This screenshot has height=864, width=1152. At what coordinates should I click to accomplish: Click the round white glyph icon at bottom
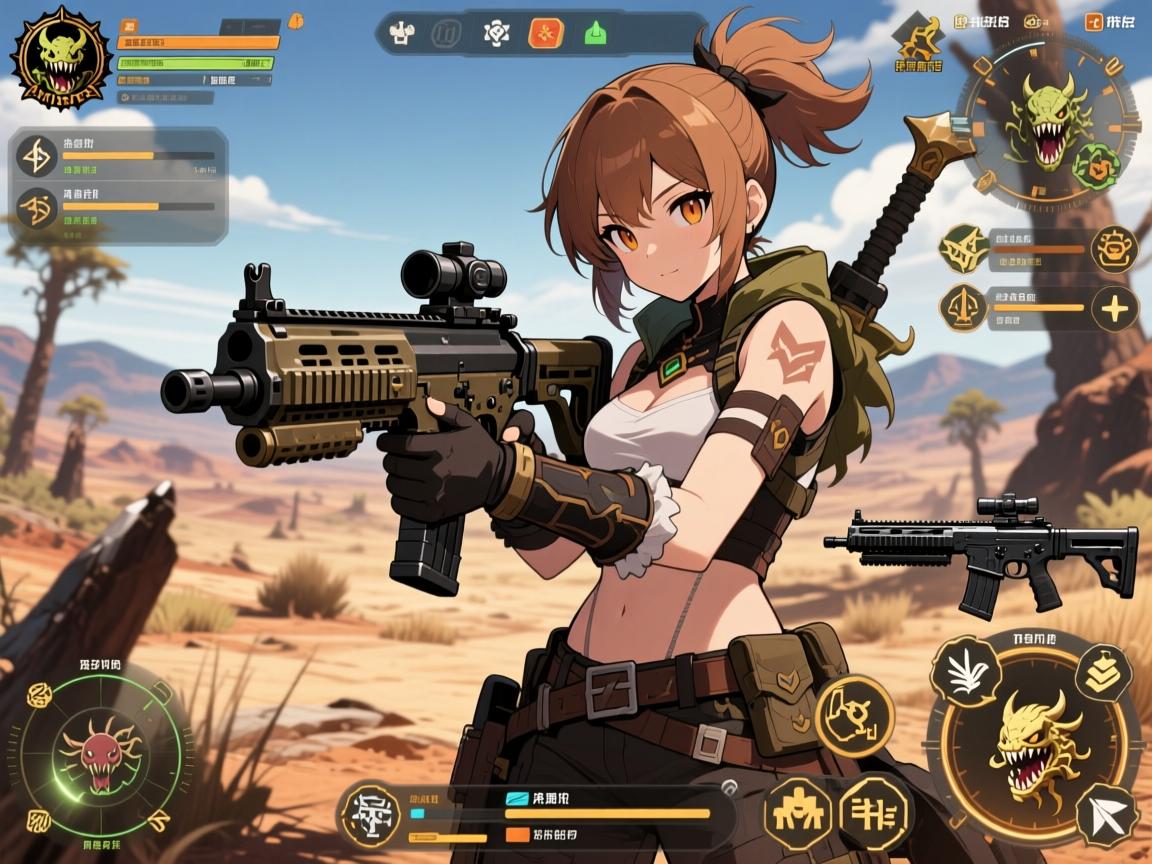tap(371, 815)
